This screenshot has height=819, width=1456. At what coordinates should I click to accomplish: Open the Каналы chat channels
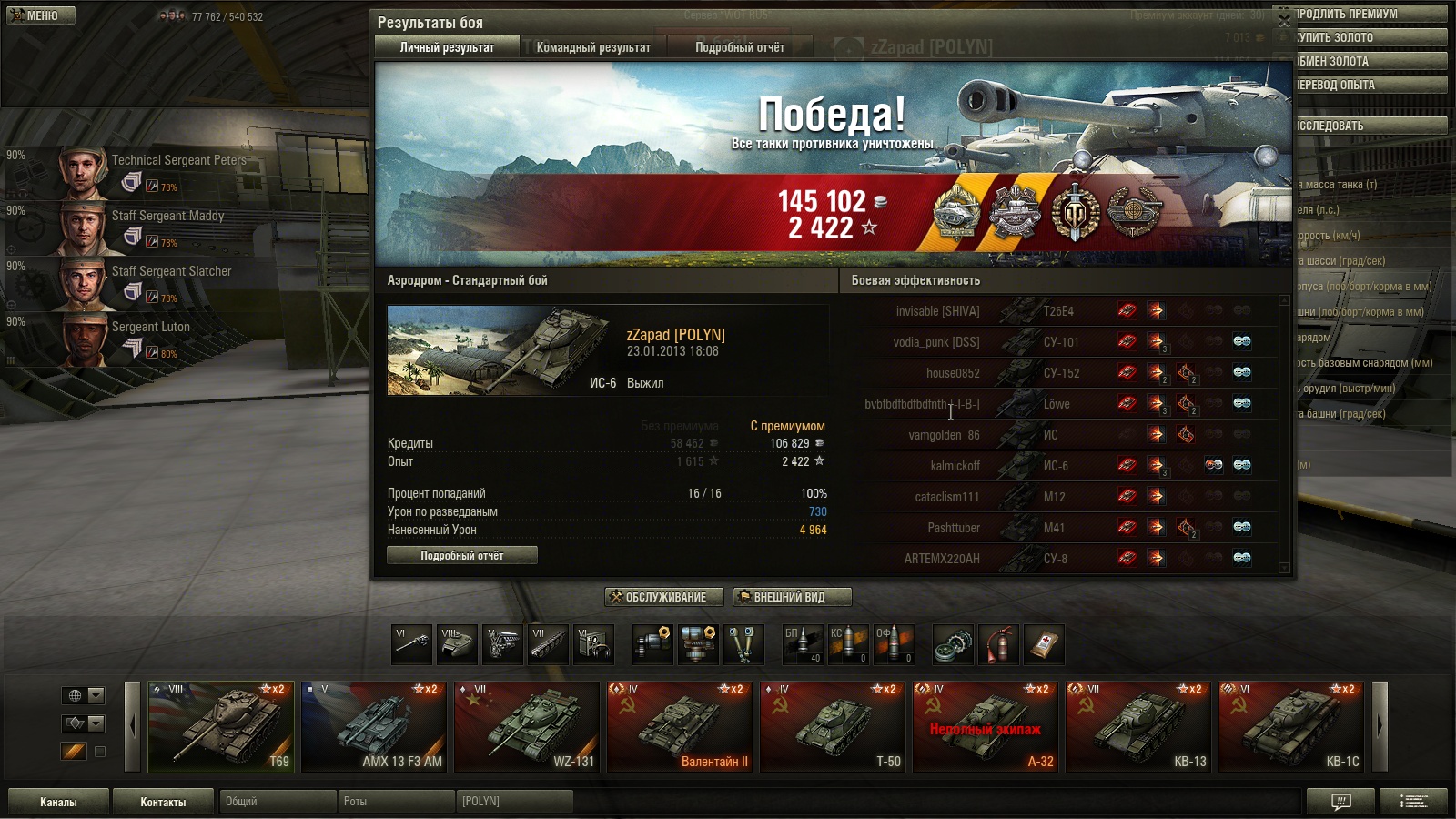(x=58, y=802)
